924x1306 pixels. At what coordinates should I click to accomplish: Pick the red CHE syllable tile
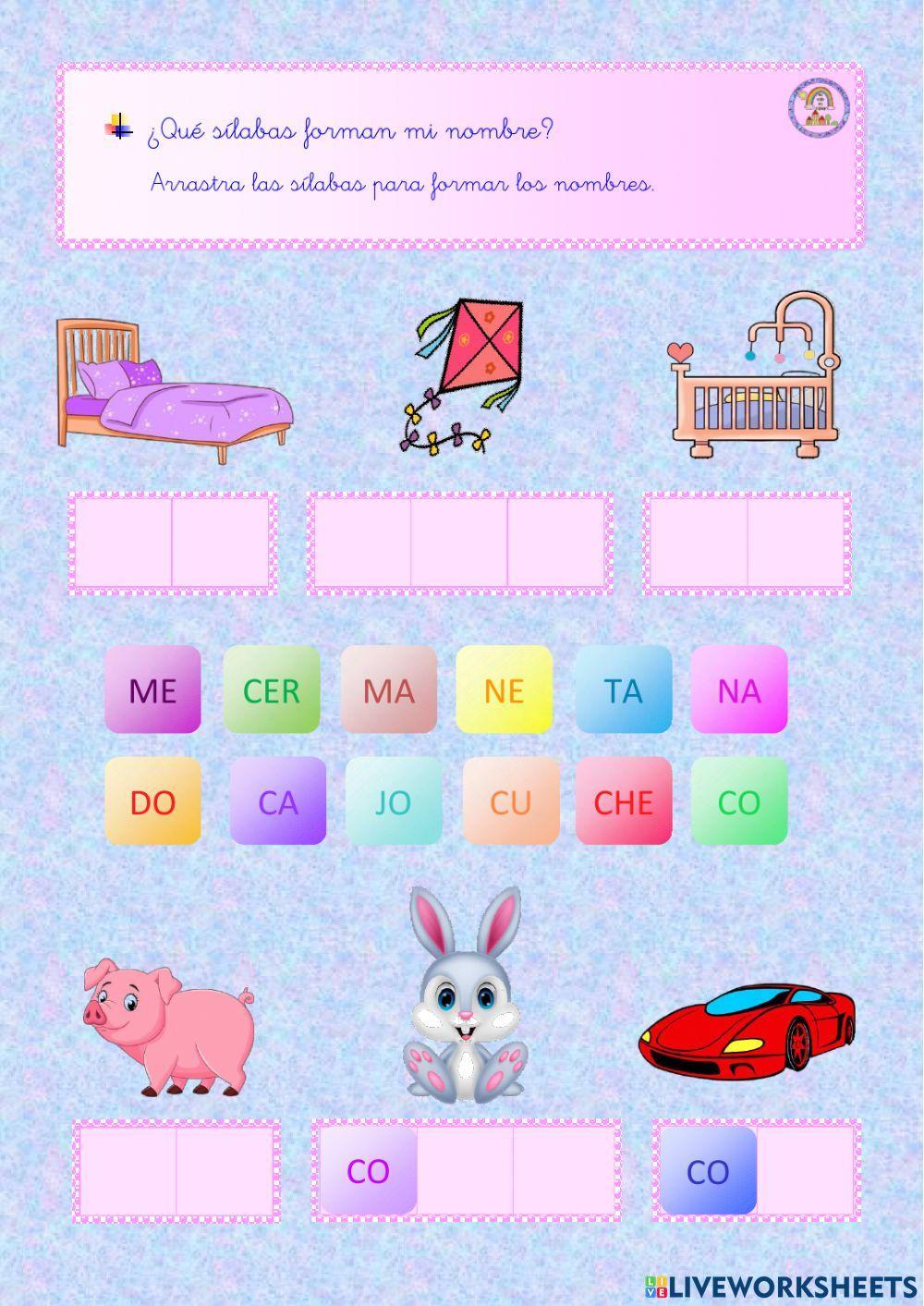point(624,801)
